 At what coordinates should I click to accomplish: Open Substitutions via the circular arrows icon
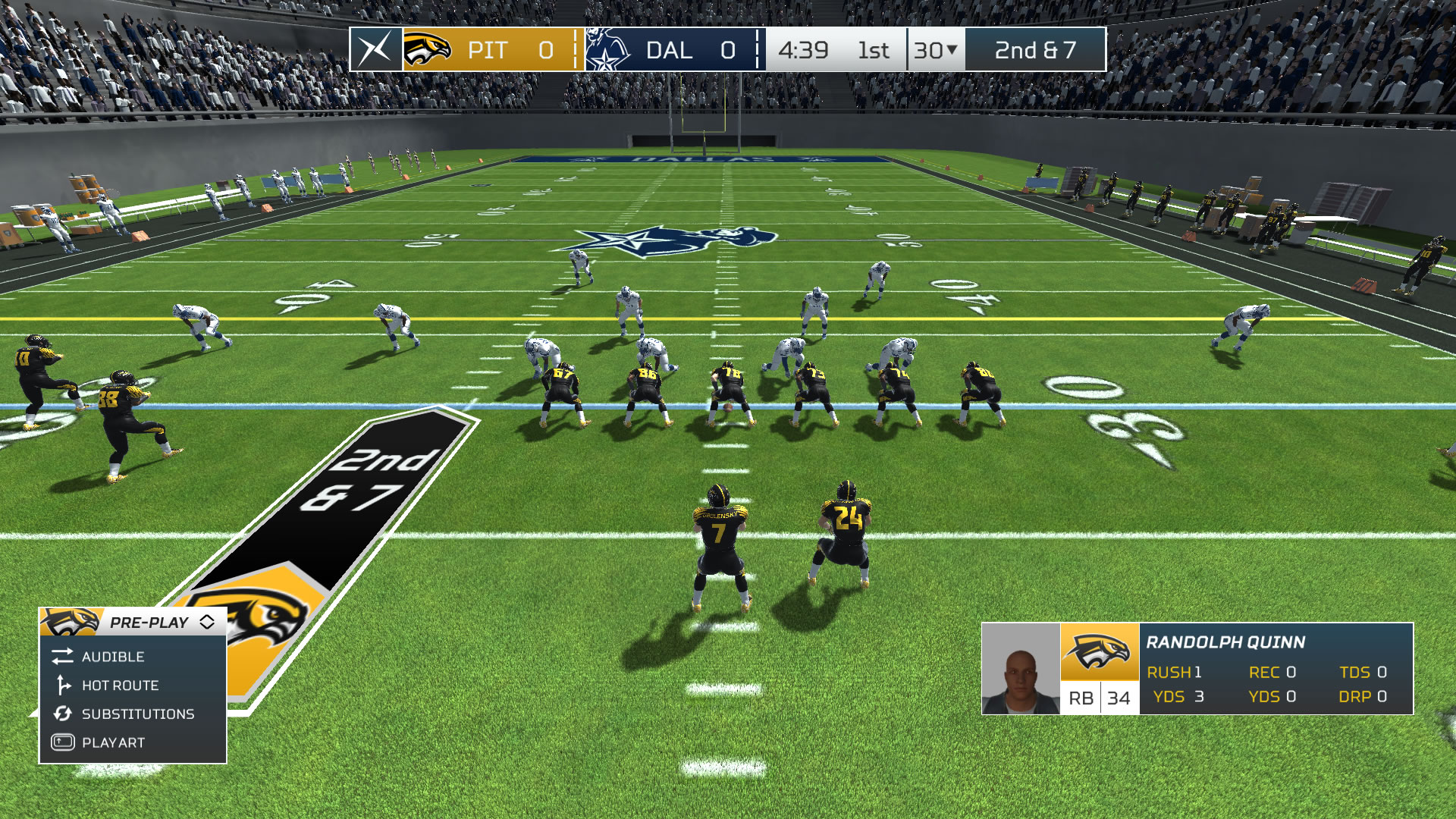coord(63,714)
